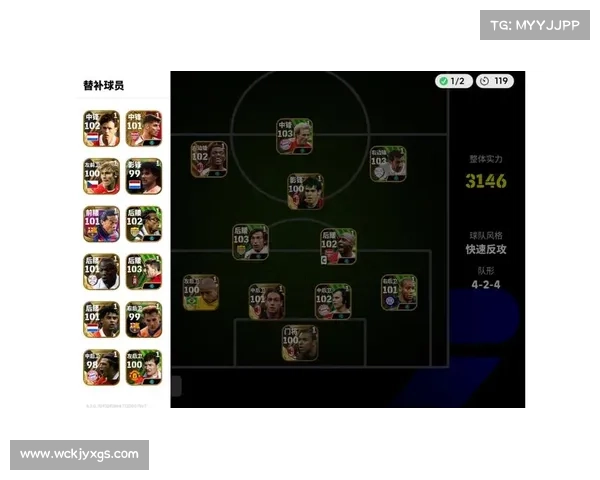Select the 100-rated second striker on the pitch
Screen dimensions: 600x480
pyautogui.click(x=304, y=190)
